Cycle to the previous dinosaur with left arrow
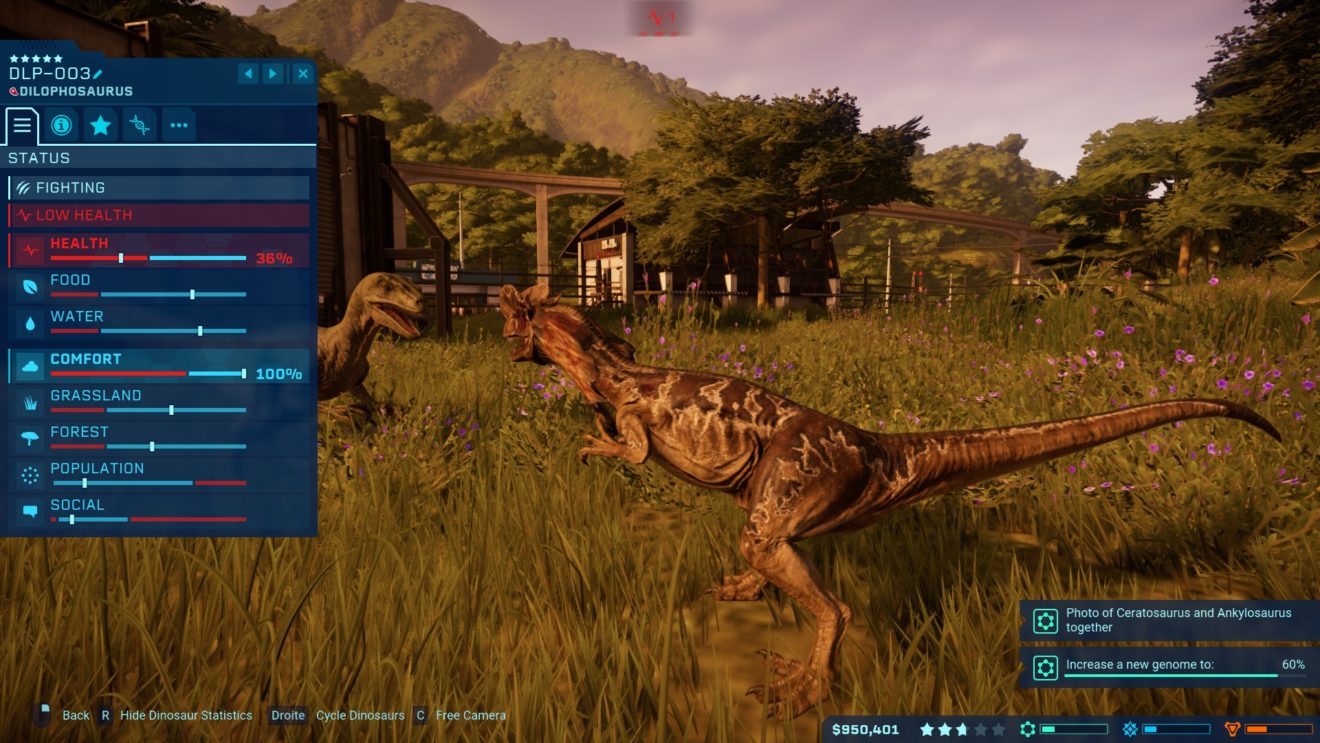The height and width of the screenshot is (743, 1320). 248,74
